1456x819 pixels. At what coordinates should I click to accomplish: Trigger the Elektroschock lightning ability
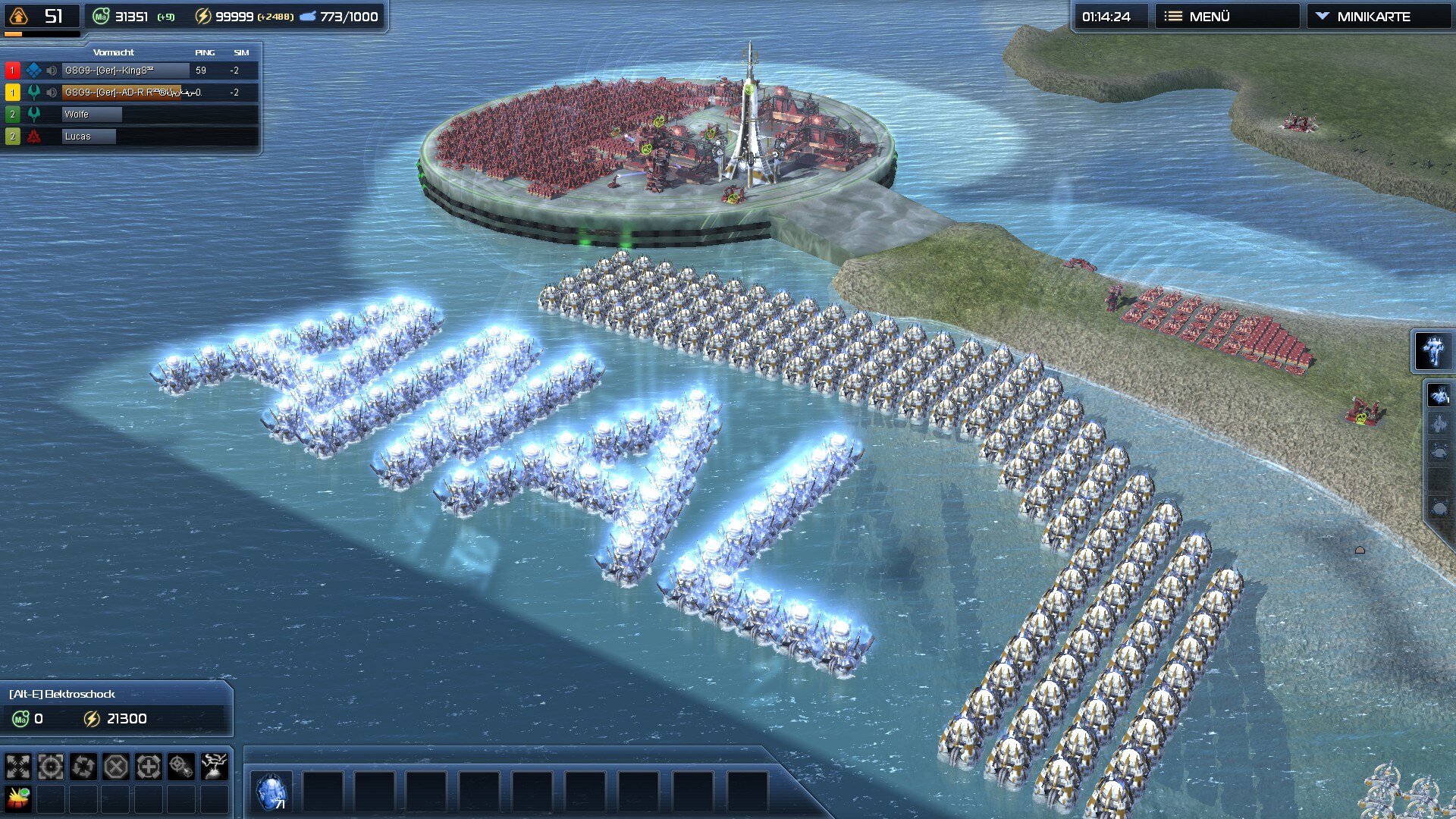pyautogui.click(x=214, y=767)
